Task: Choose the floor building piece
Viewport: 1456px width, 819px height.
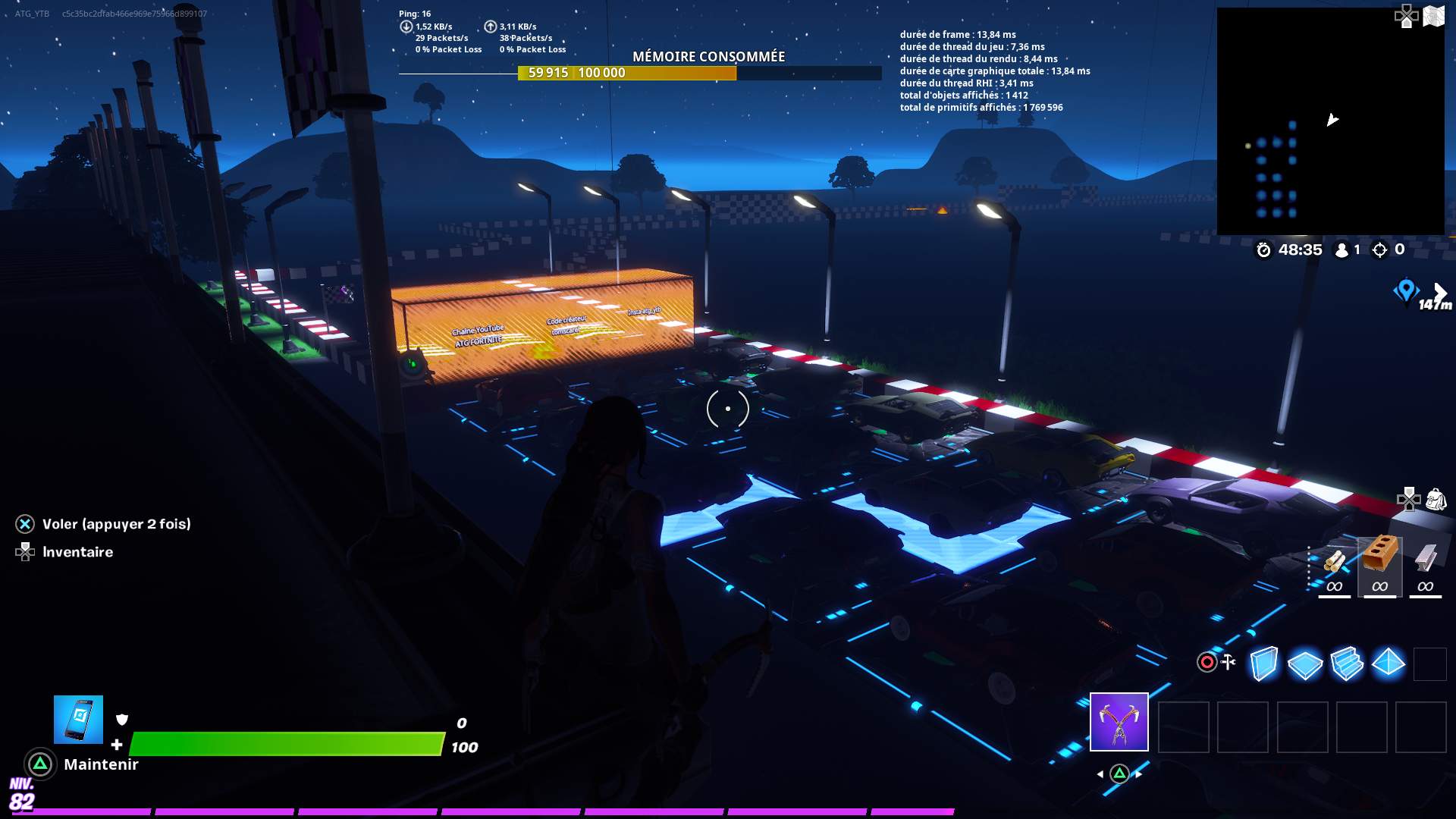Action: pos(1304,664)
